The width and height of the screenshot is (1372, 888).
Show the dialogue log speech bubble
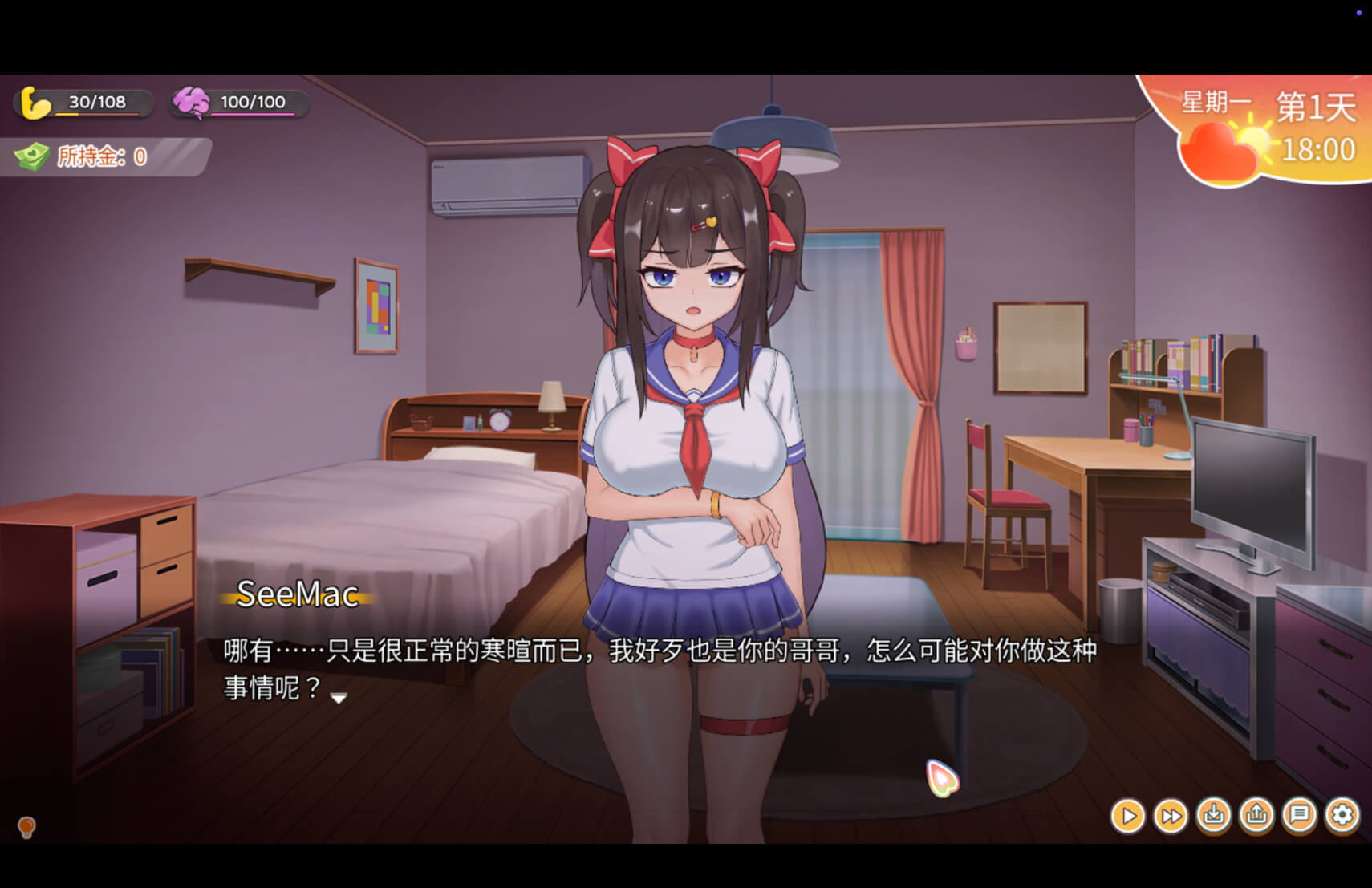(x=1299, y=816)
